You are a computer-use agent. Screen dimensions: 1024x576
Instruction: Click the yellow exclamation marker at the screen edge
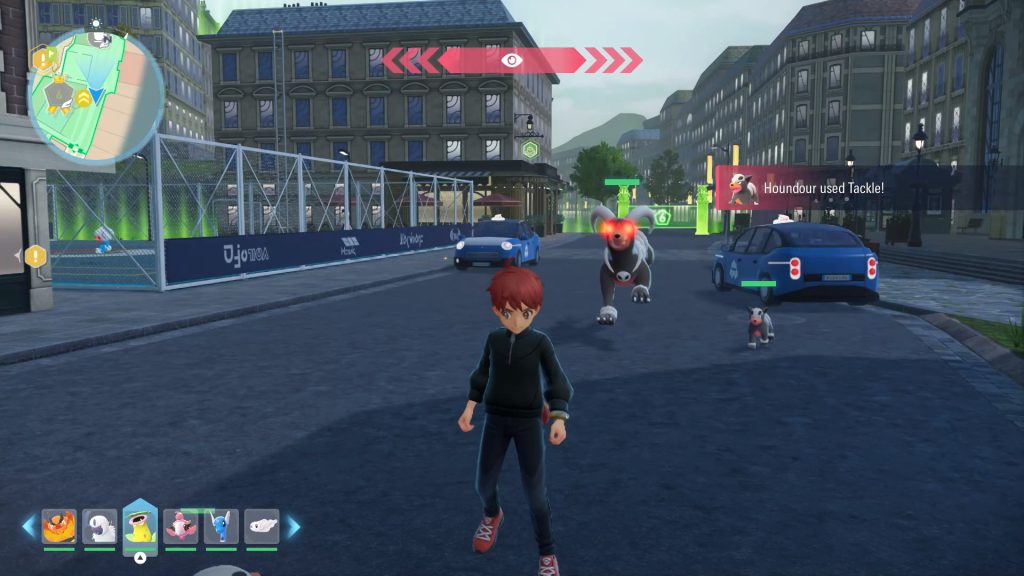(36, 257)
